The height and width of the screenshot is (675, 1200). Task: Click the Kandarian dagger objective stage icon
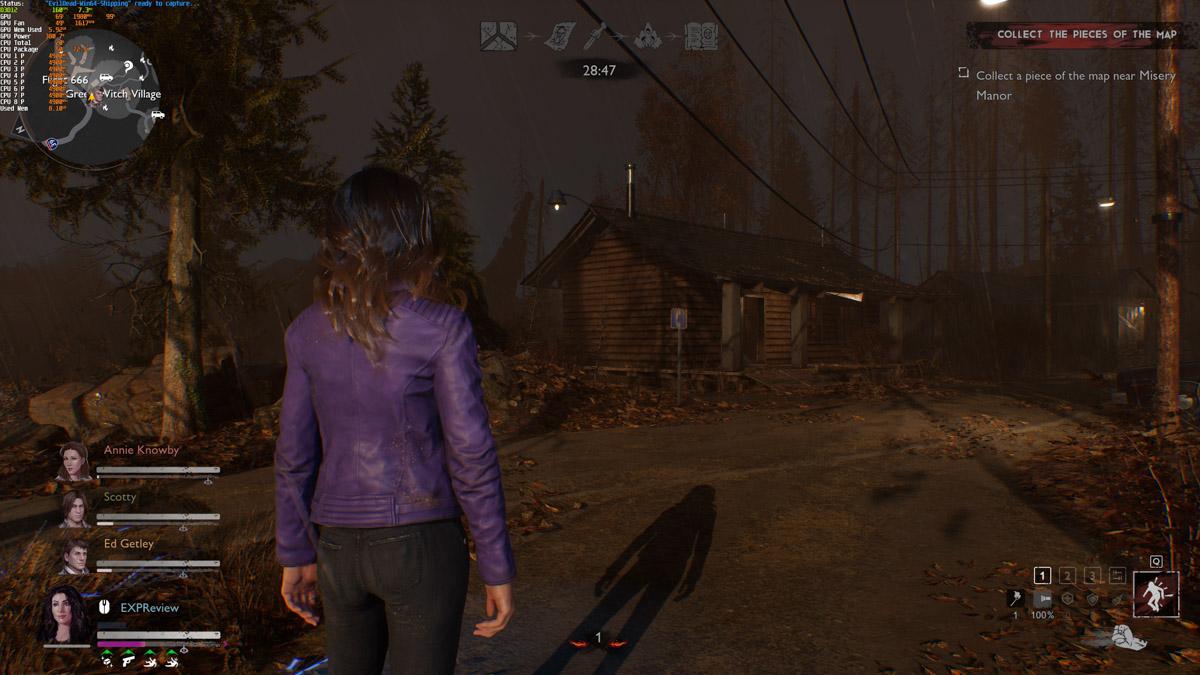[588, 37]
